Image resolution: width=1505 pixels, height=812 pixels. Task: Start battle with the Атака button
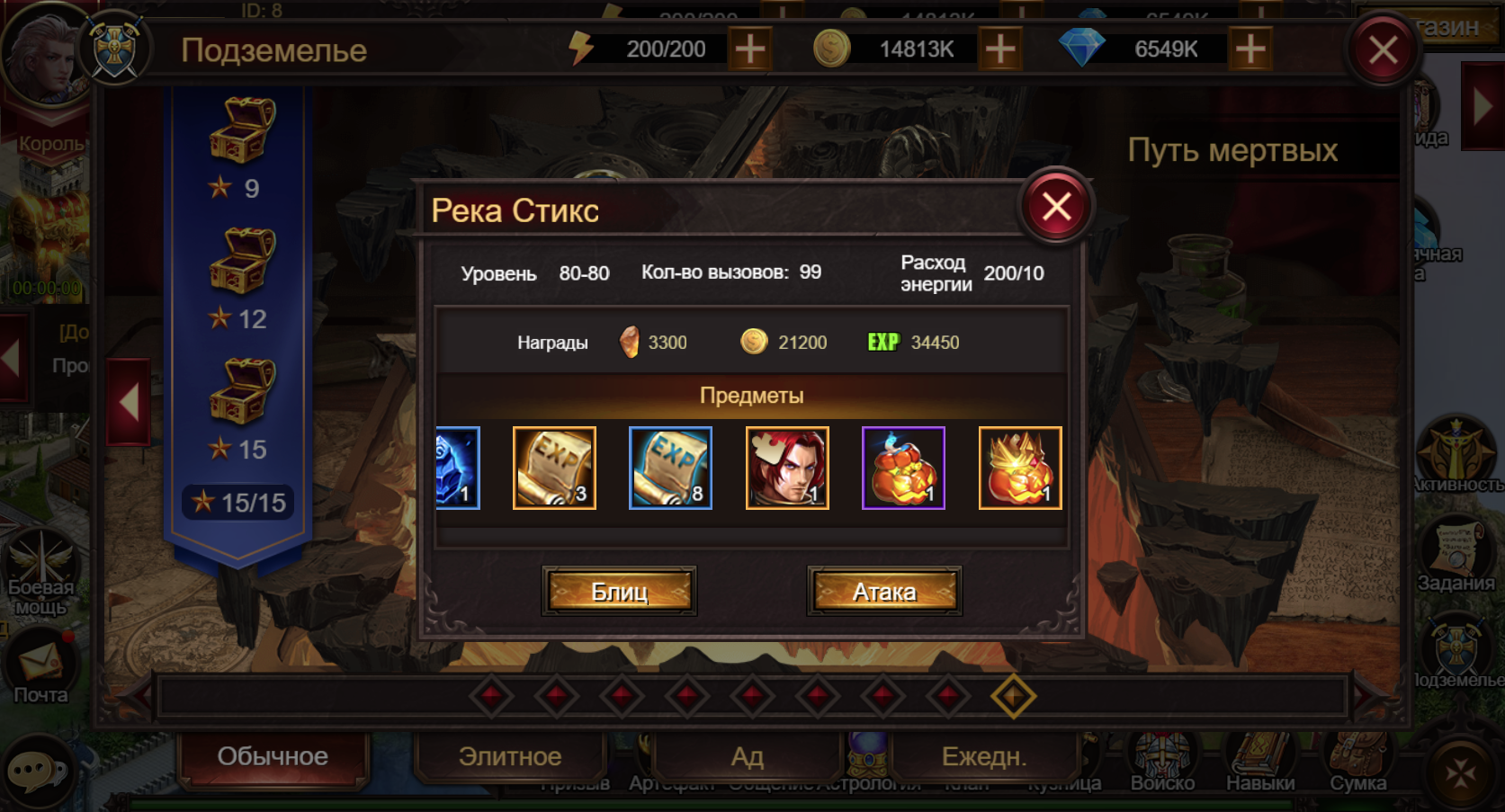tap(884, 592)
